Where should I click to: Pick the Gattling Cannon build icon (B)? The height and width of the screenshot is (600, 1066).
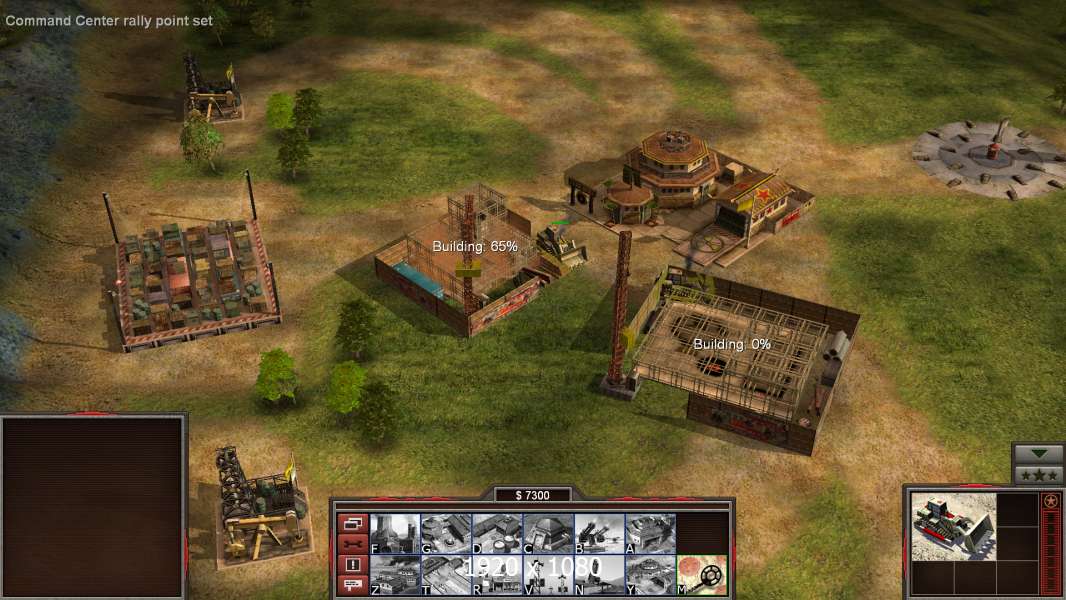point(599,533)
